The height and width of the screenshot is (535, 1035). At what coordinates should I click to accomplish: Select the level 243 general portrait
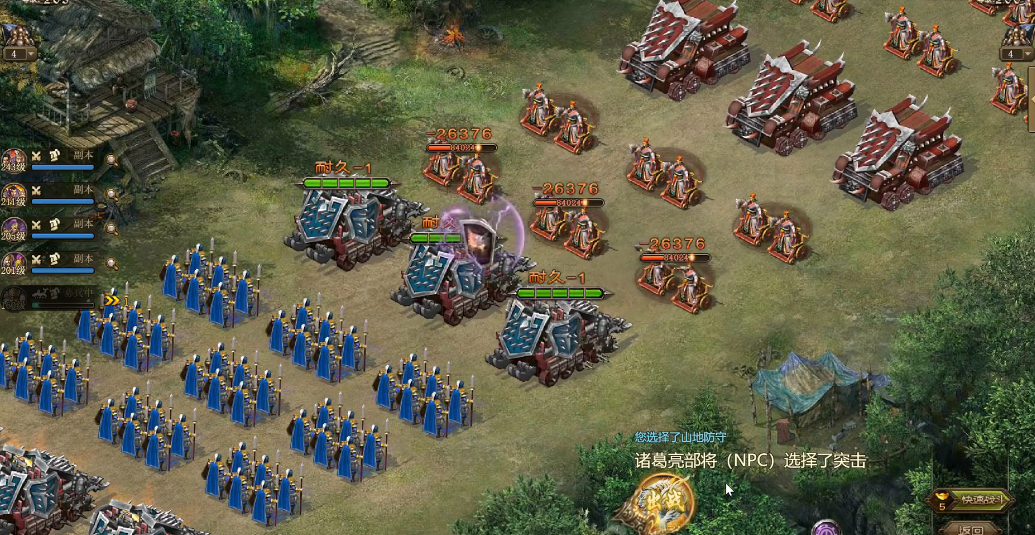click(14, 160)
